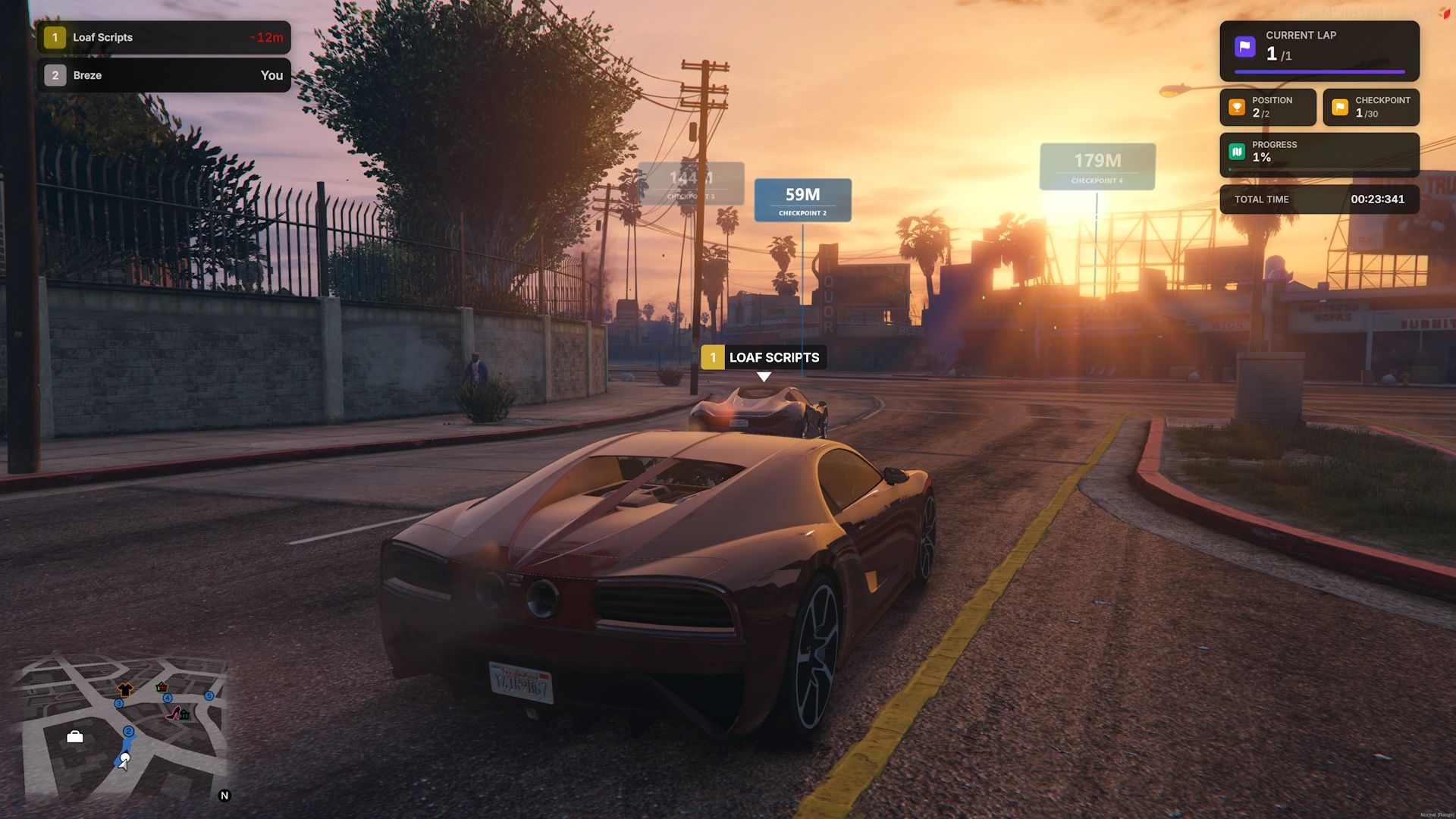The width and height of the screenshot is (1456, 819).
Task: Select Loaf Scripts row in the leaderboard
Action: click(163, 37)
